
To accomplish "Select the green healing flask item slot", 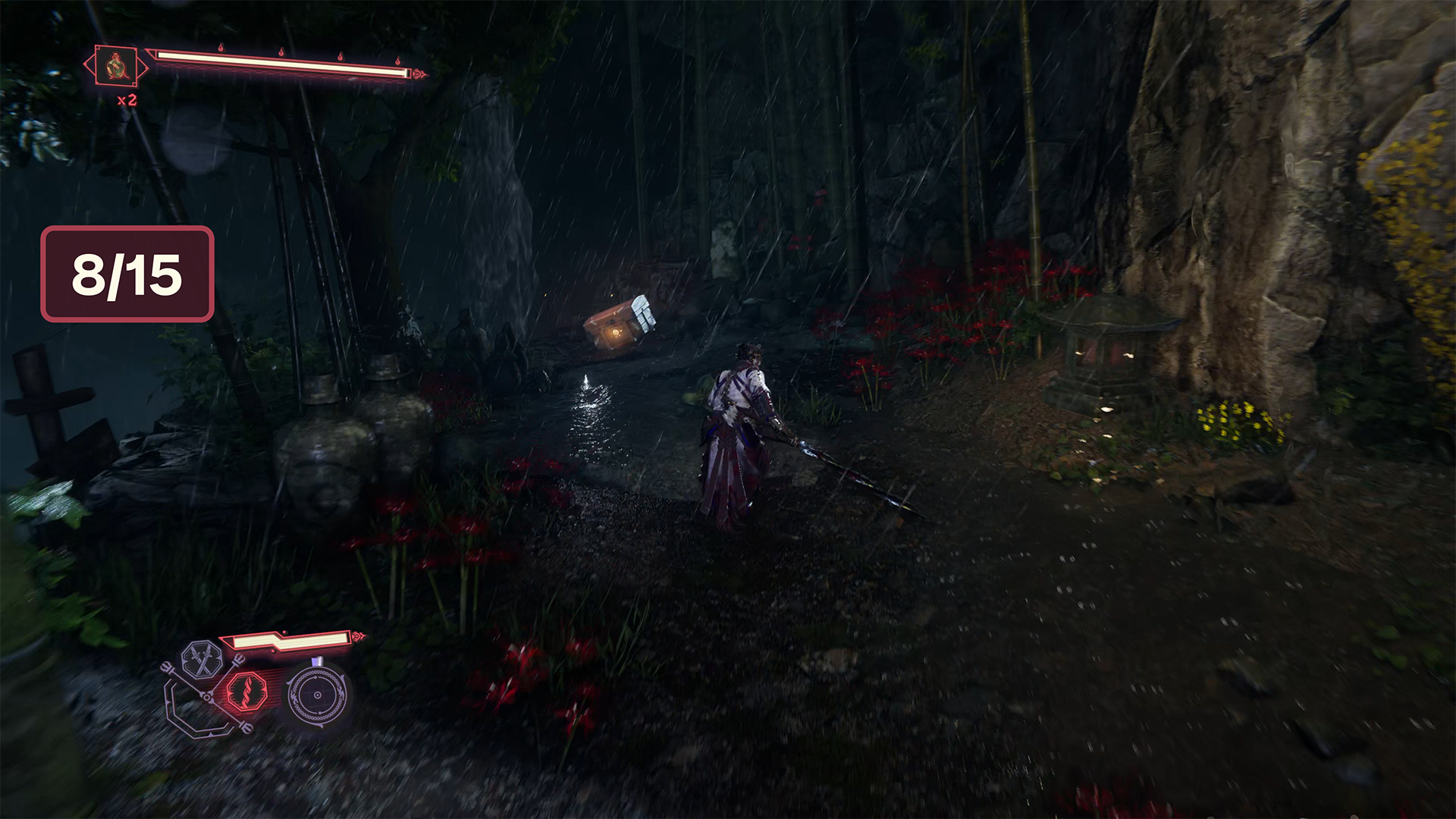I will 115,67.
